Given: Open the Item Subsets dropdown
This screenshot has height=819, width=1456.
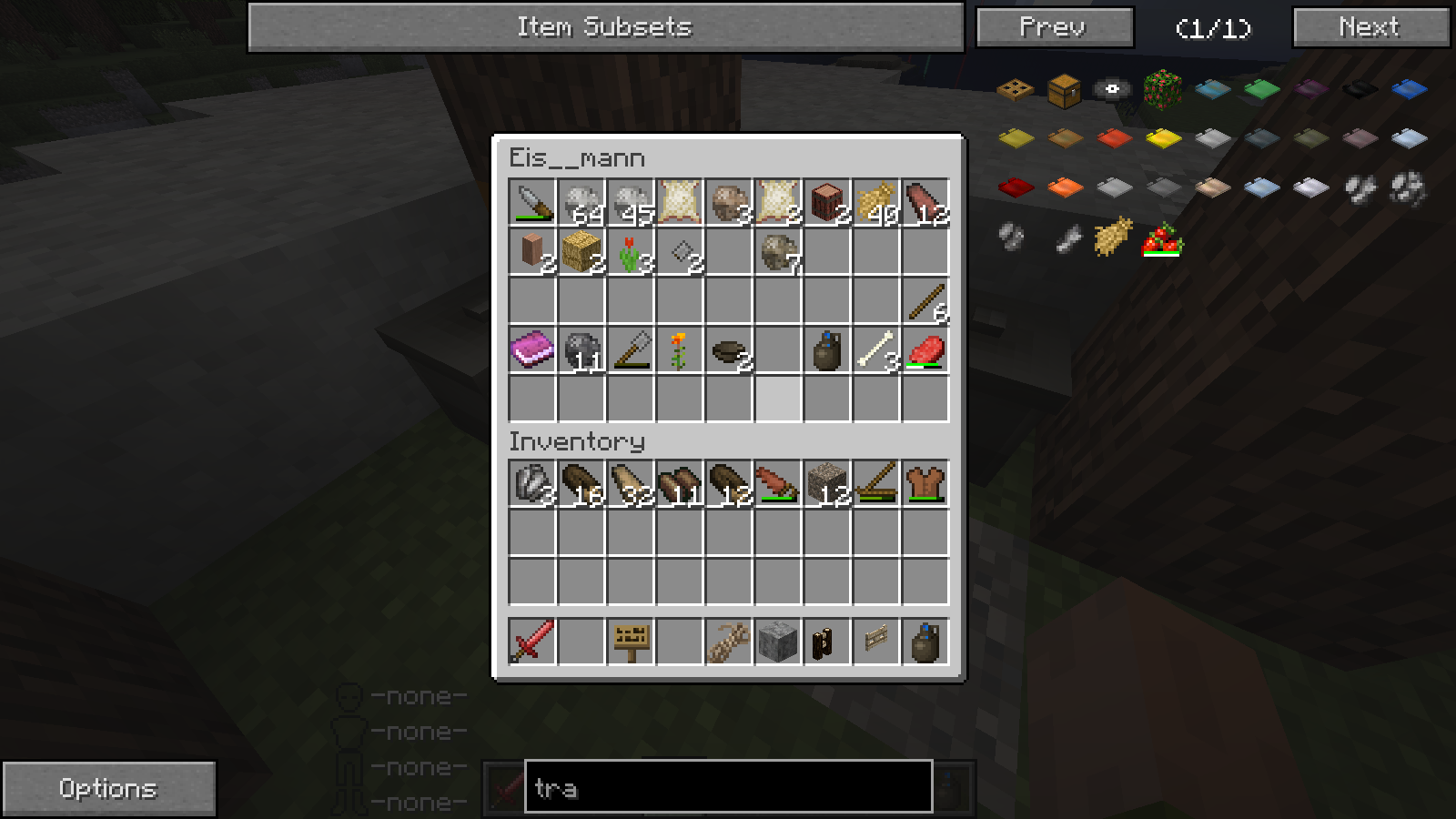Looking at the screenshot, I should tap(605, 27).
